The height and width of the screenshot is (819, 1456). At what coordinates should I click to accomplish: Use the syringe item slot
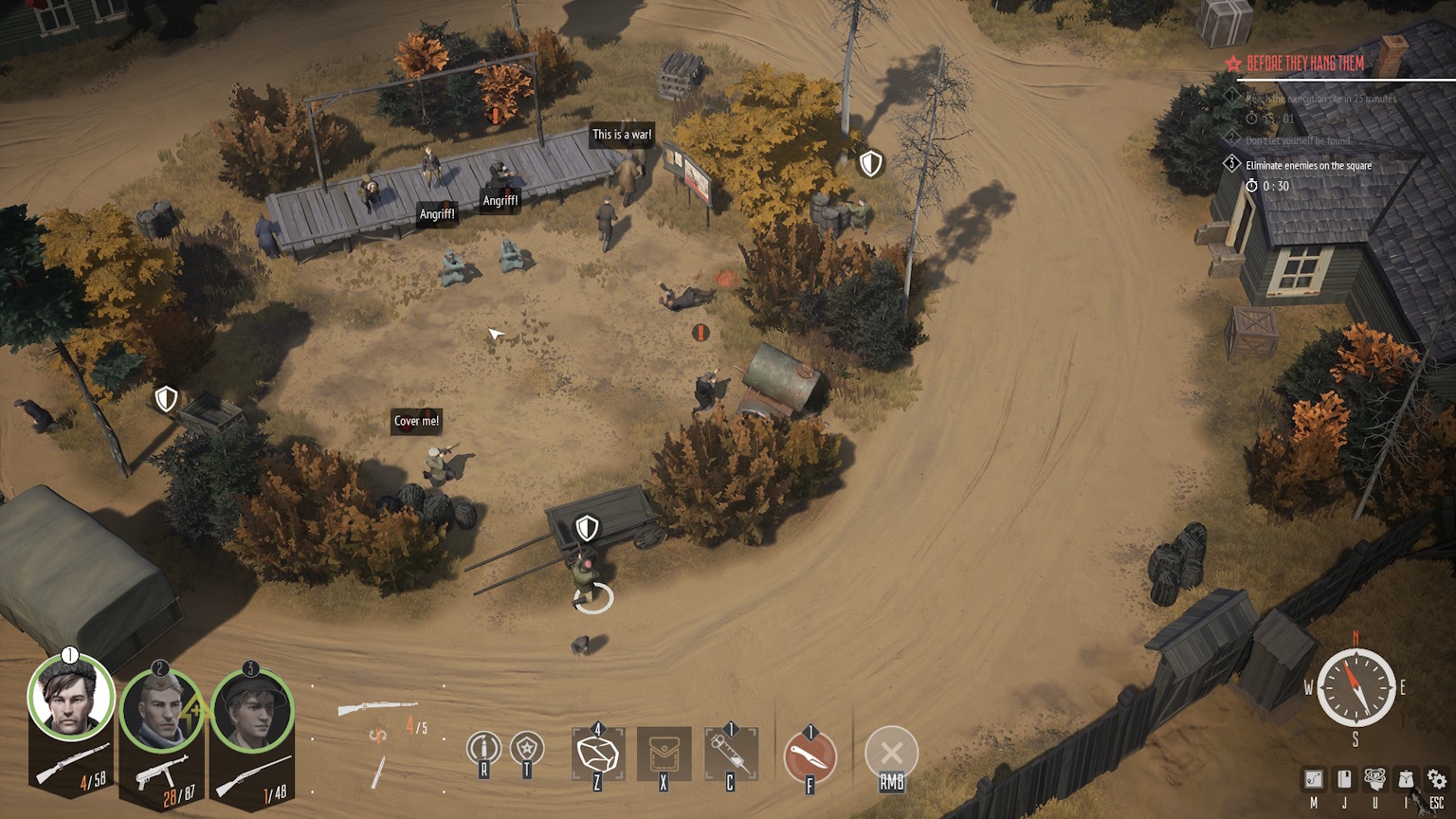[x=731, y=755]
